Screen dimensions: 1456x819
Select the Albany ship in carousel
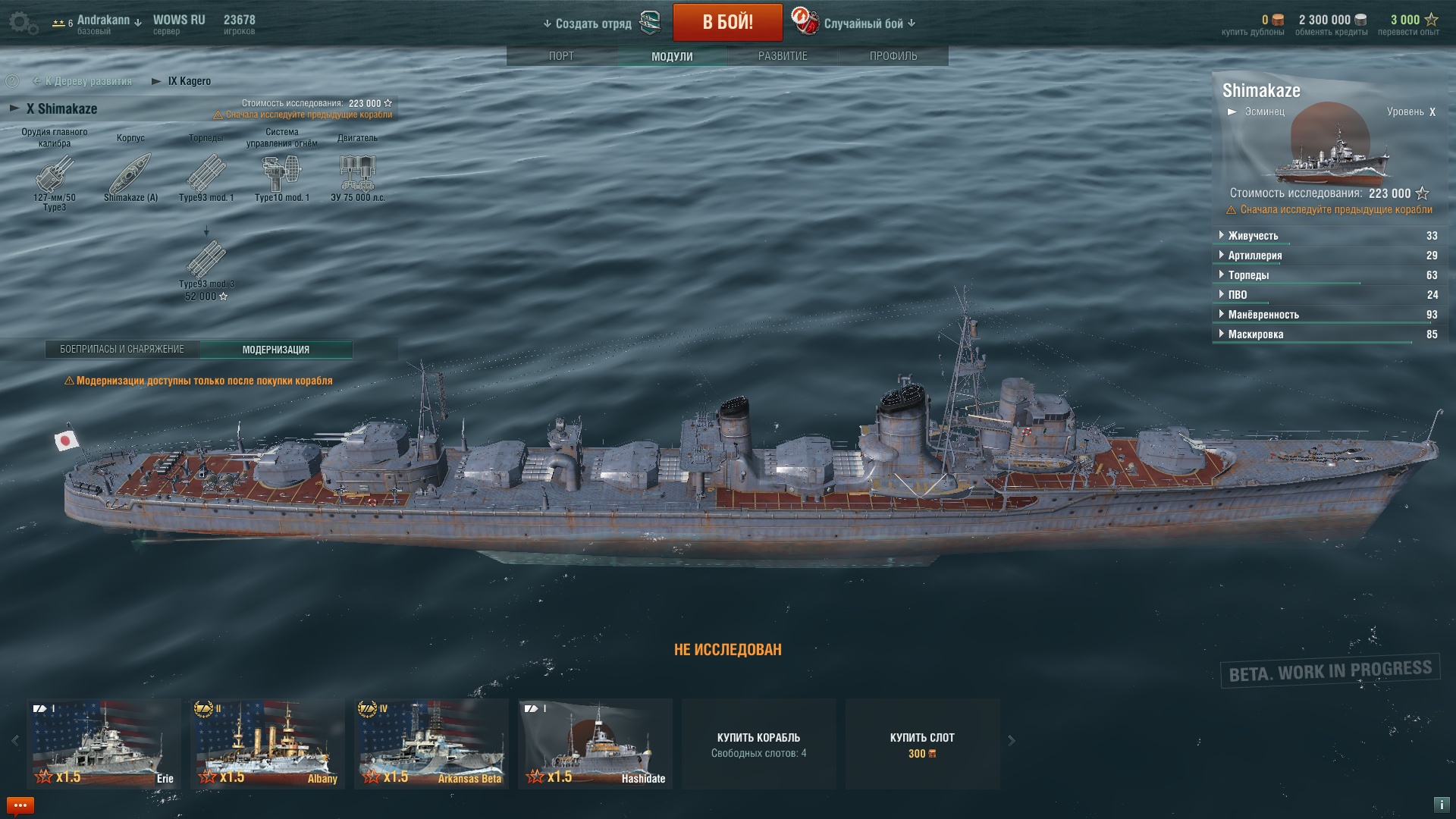pos(267,743)
